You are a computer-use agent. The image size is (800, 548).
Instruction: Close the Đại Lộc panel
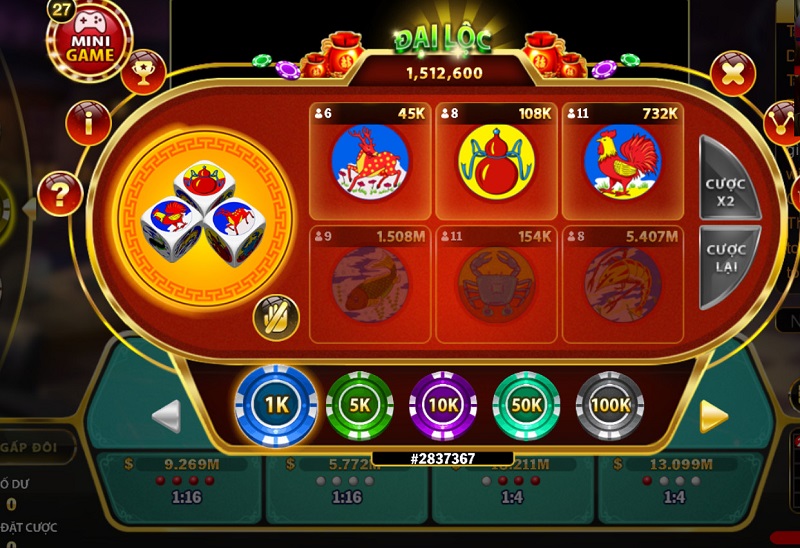732,73
